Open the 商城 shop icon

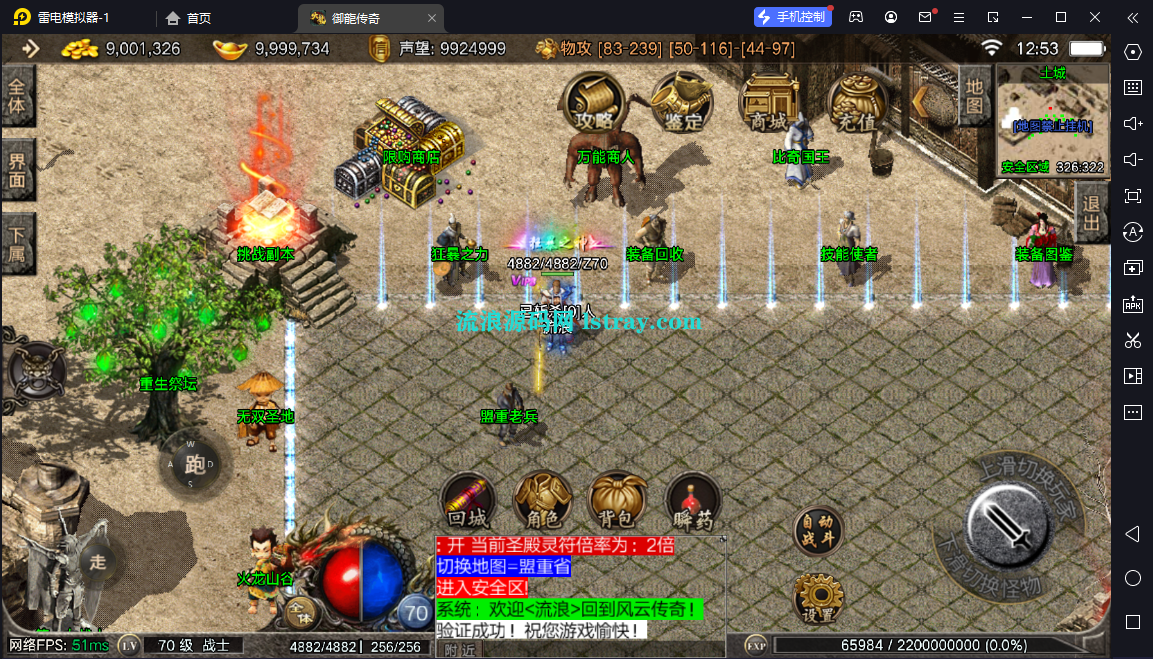769,102
